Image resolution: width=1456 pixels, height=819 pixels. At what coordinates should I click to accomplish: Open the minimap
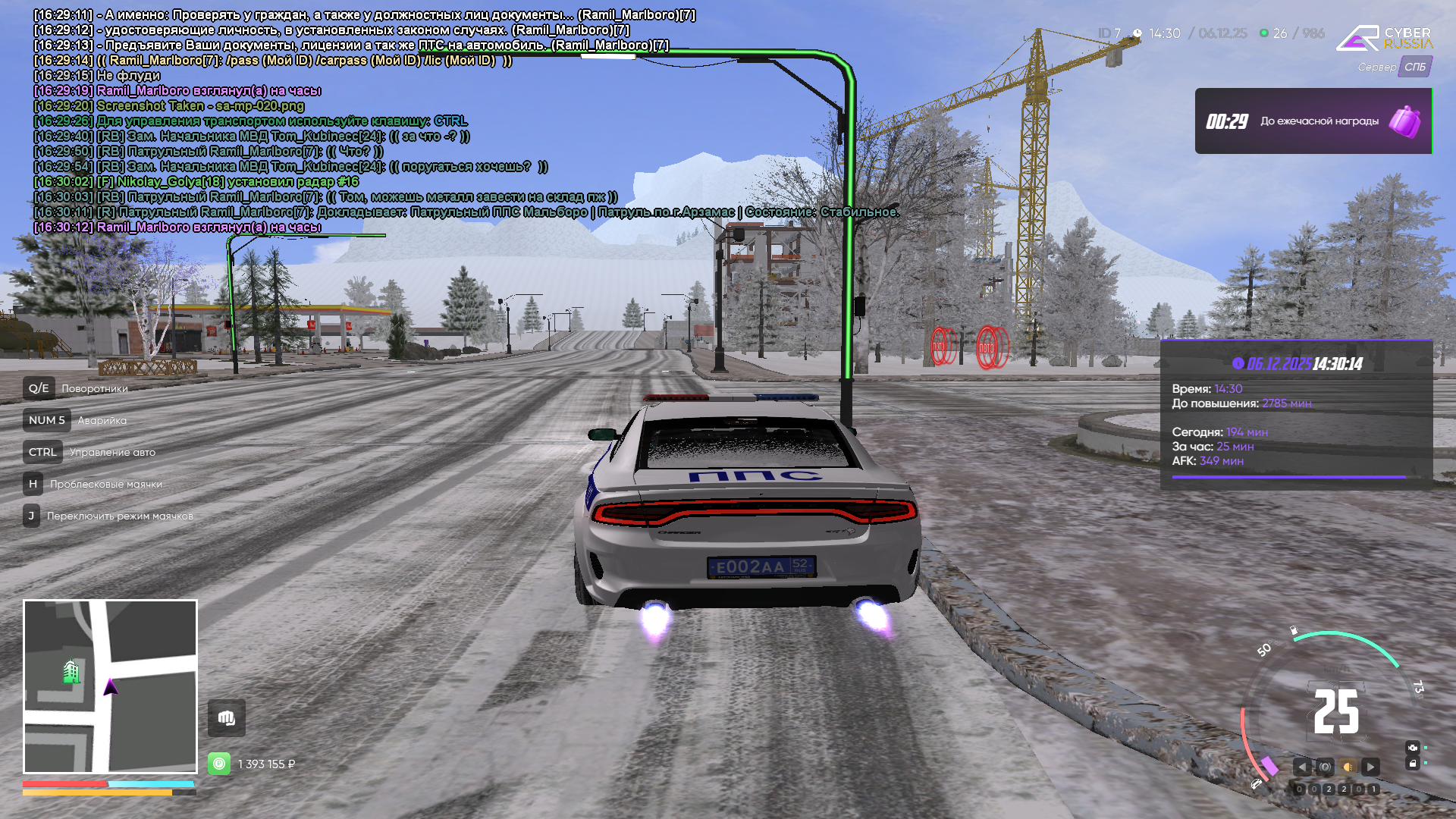pos(110,686)
